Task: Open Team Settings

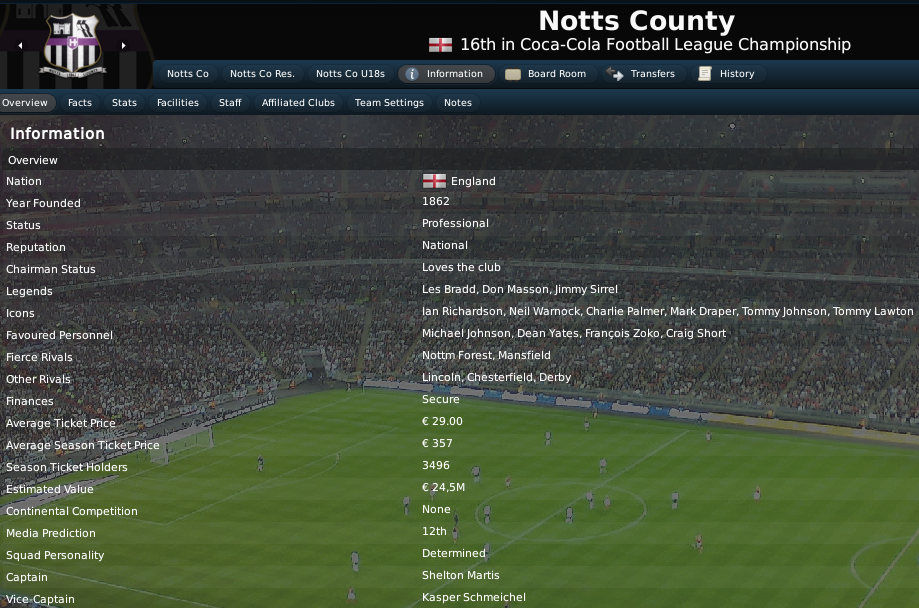Action: (389, 103)
